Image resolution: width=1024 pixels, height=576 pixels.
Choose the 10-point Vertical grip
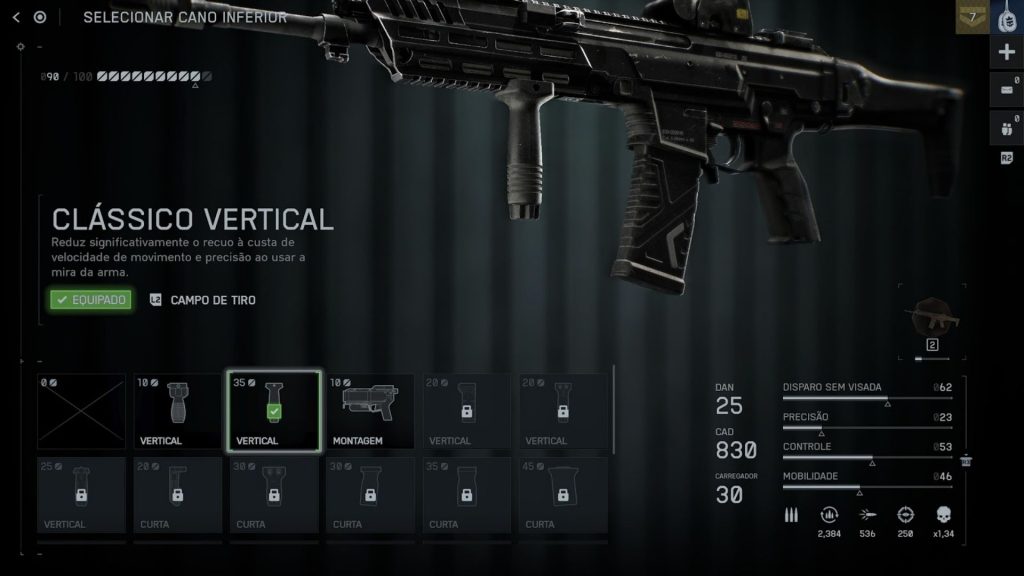pos(178,411)
